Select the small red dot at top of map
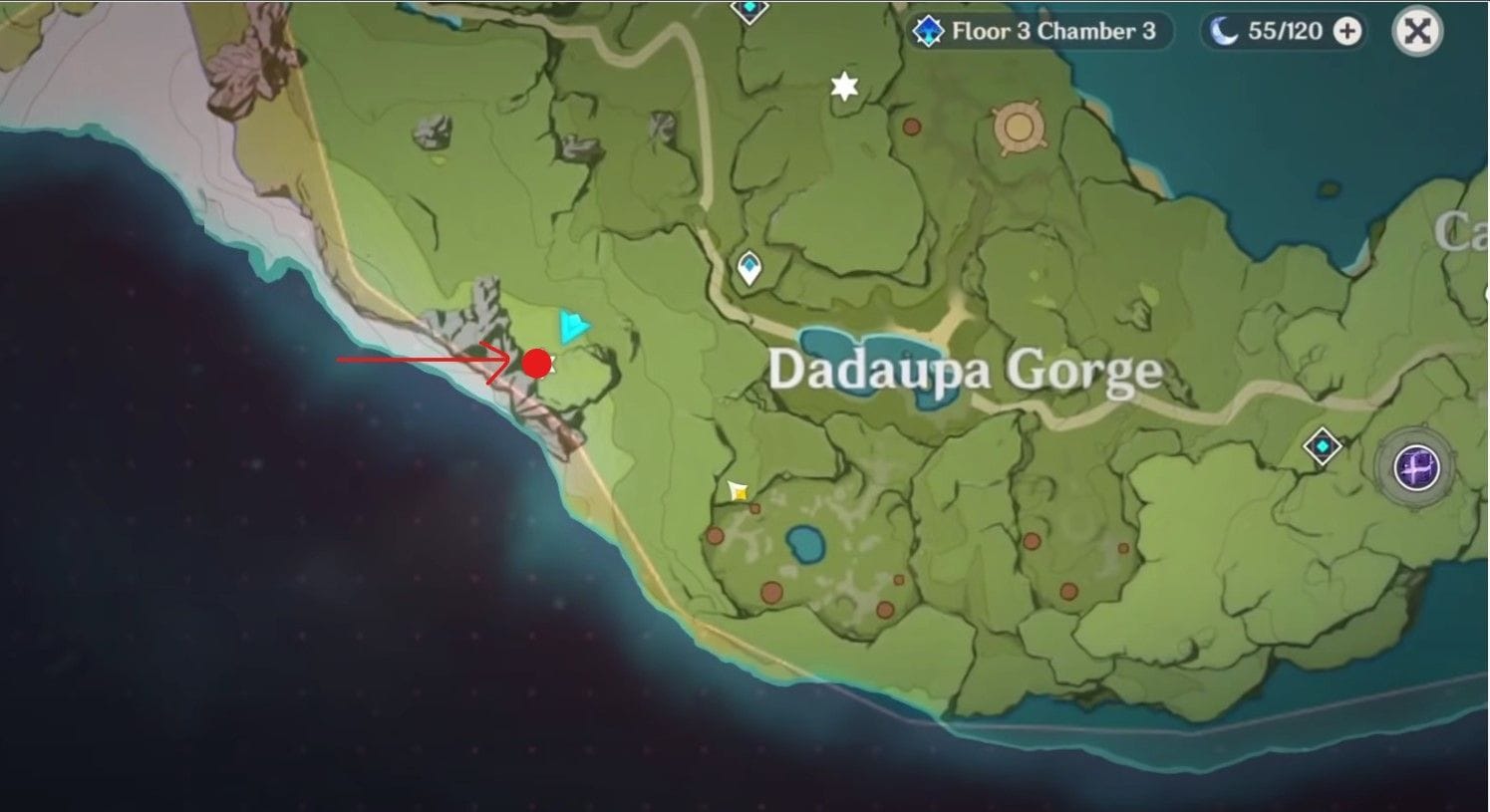This screenshot has height=812, width=1490. click(911, 127)
